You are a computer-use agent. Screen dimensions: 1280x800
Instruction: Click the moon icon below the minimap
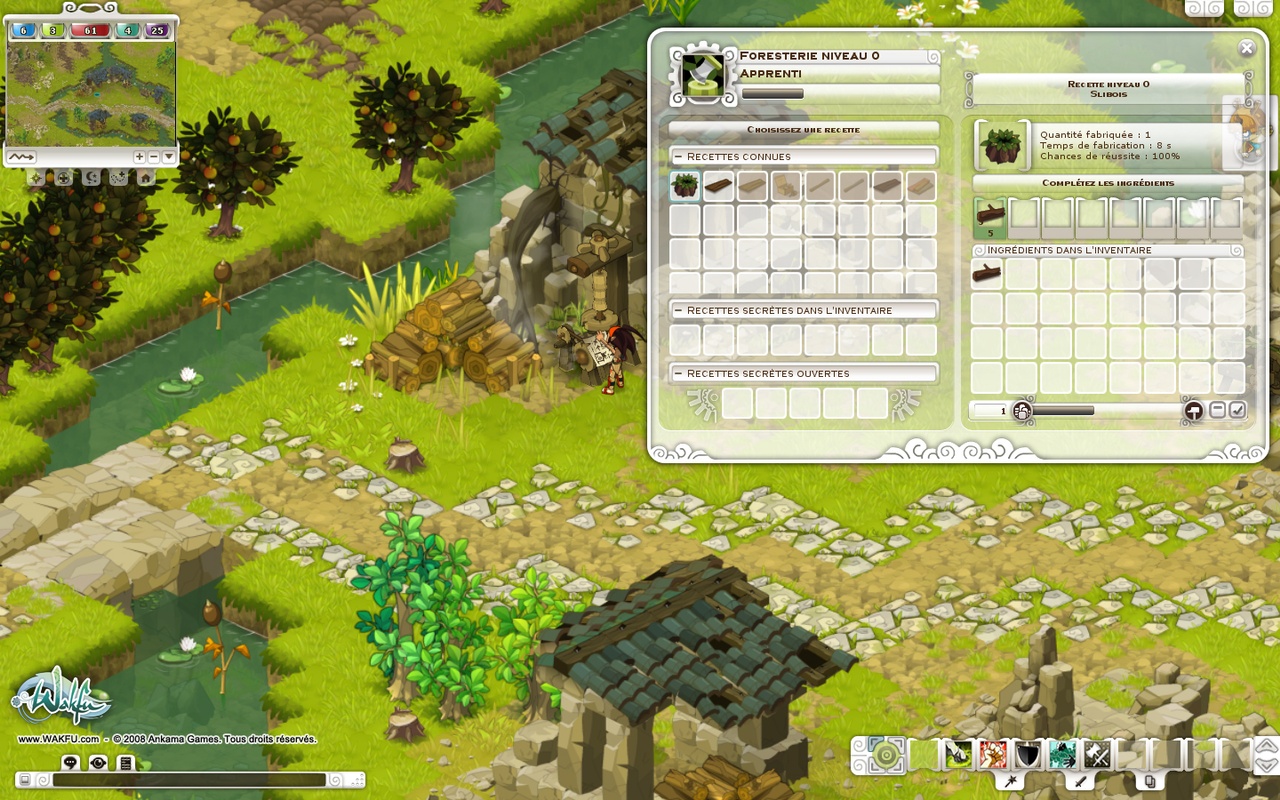coord(91,178)
